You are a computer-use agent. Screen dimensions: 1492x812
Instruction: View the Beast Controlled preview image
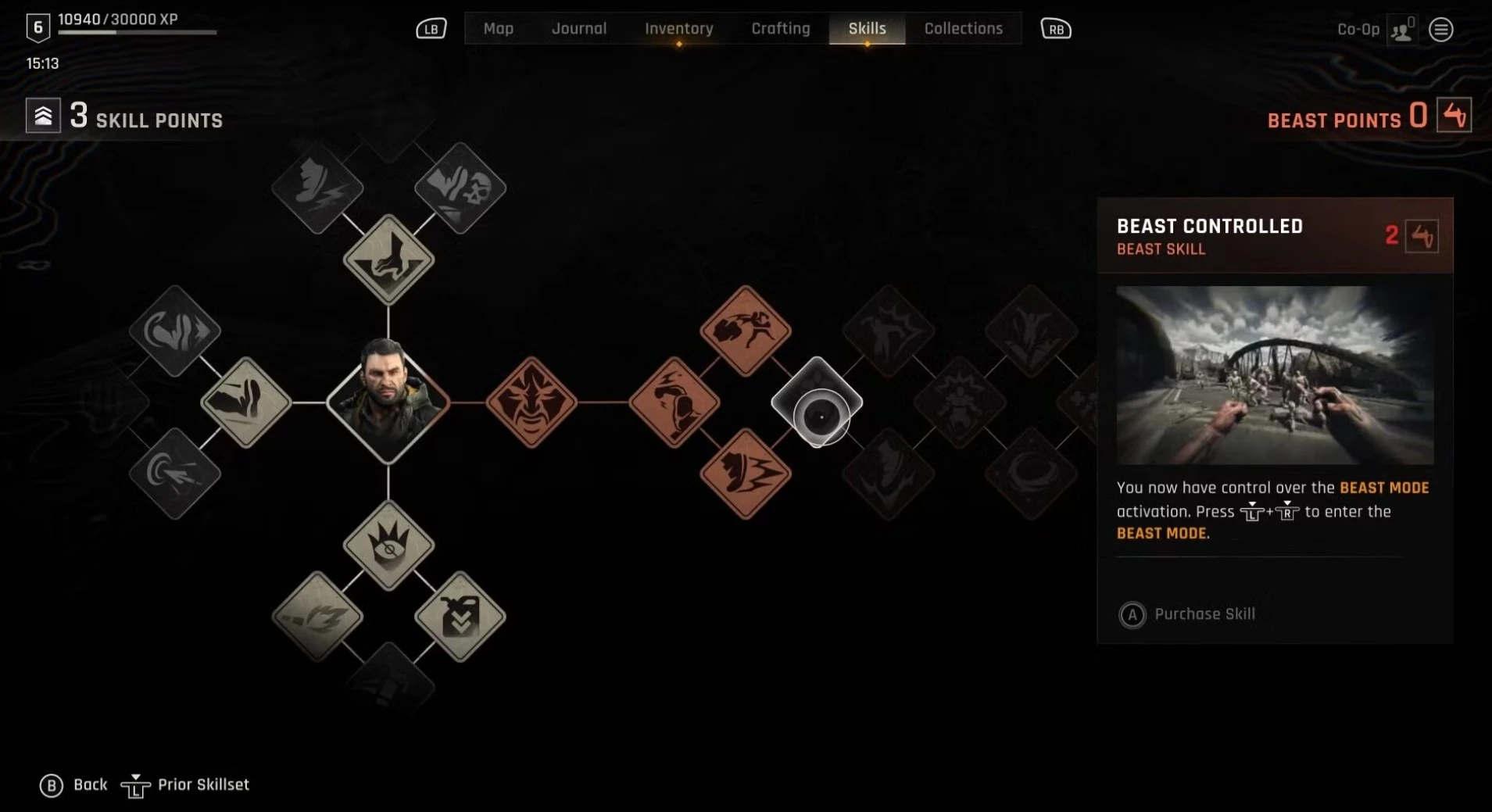tap(1275, 375)
